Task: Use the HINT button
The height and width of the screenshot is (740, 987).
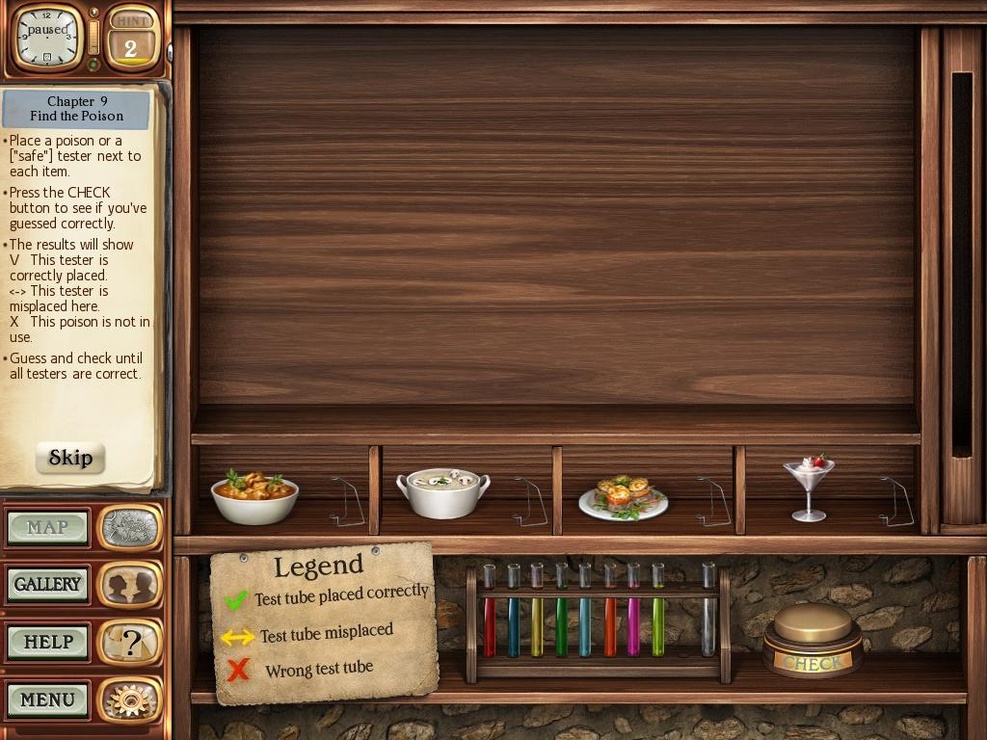Action: [131, 38]
